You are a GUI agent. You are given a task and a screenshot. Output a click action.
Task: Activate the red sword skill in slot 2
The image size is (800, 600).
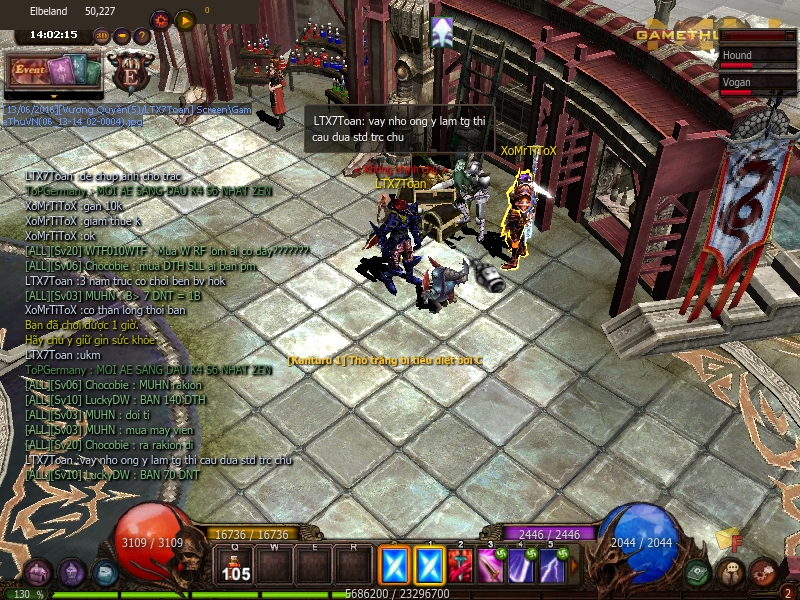461,568
